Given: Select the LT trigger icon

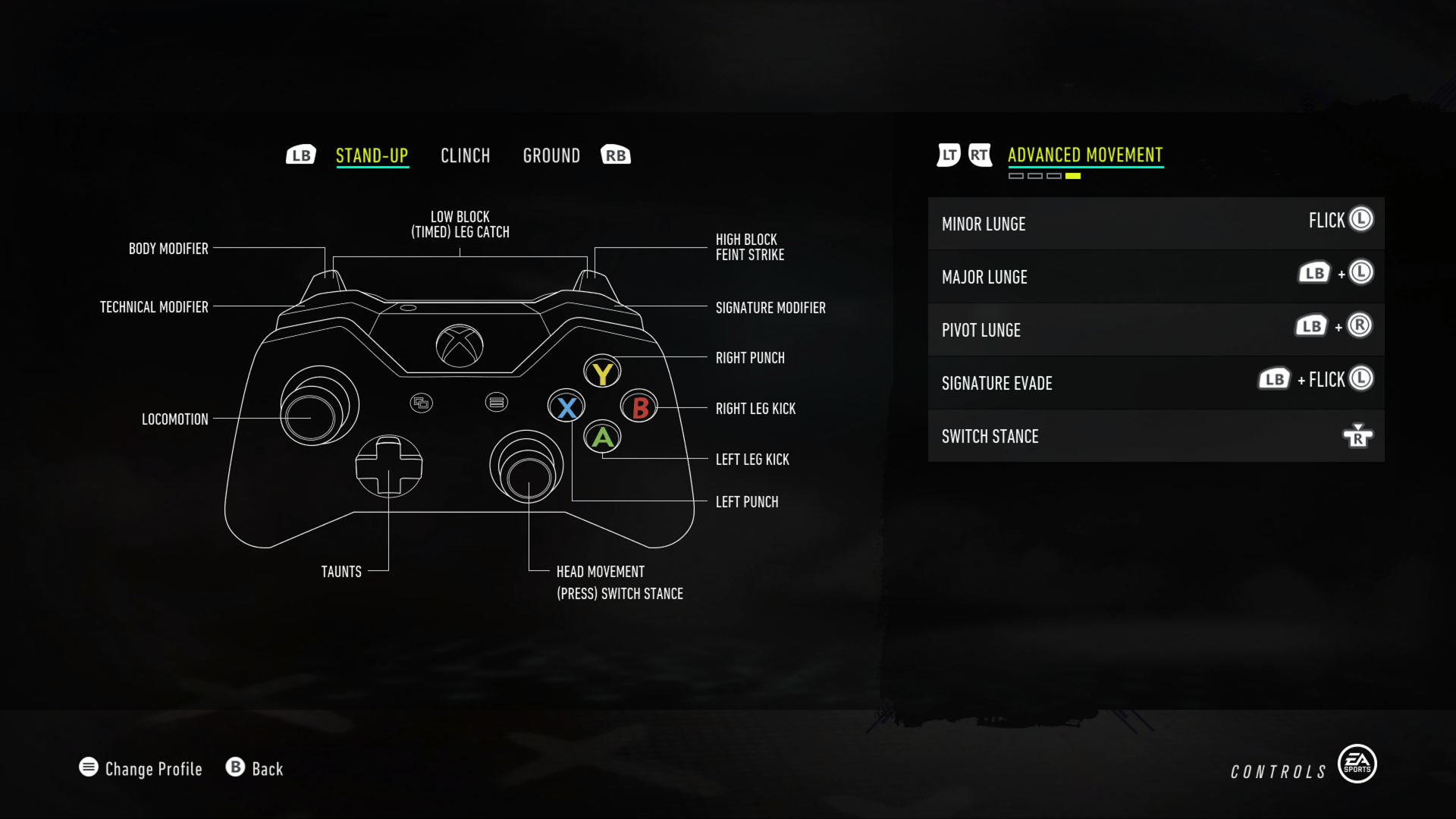Looking at the screenshot, I should pos(947,155).
